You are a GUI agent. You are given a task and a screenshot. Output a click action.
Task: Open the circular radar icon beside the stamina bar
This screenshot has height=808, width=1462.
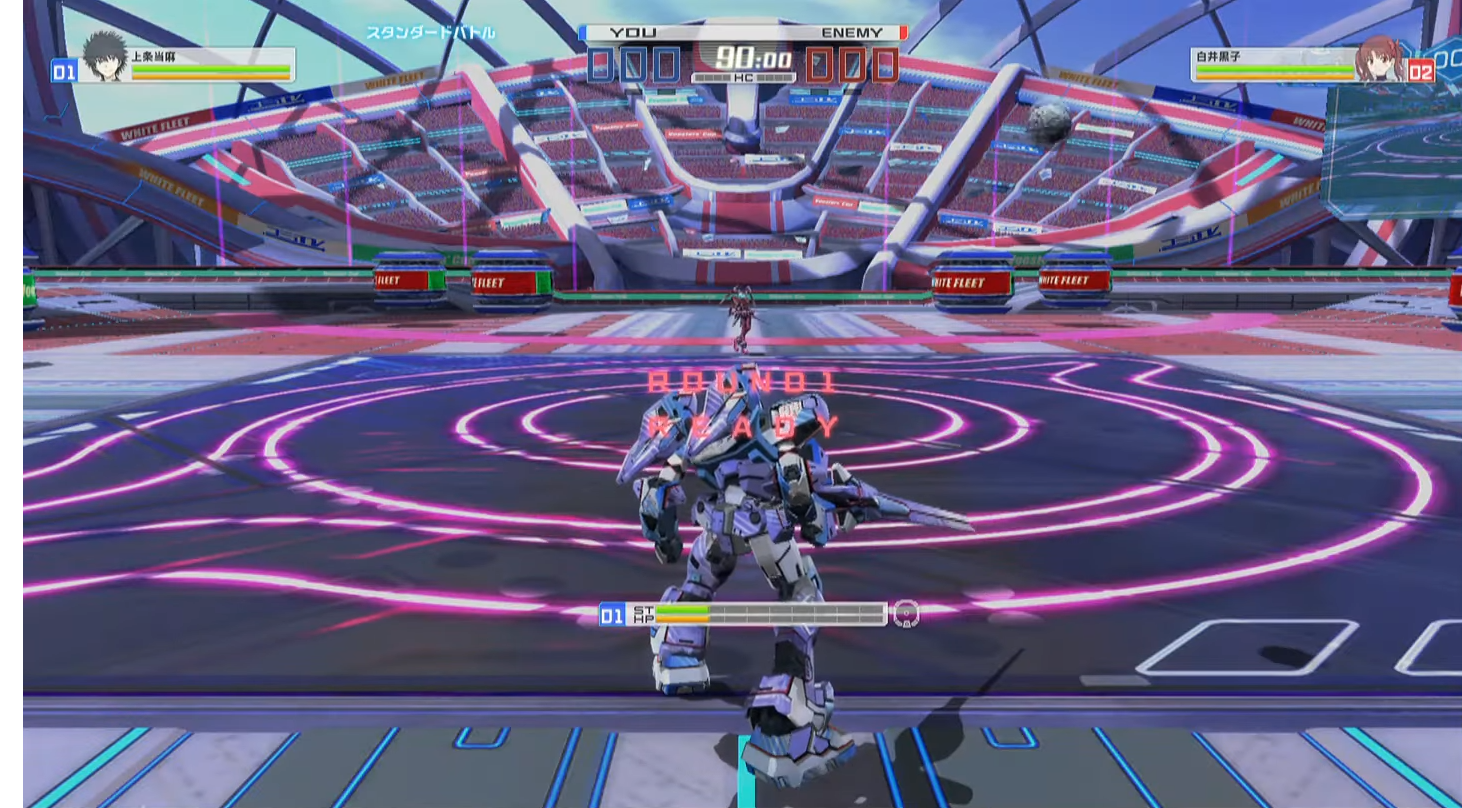tap(906, 613)
